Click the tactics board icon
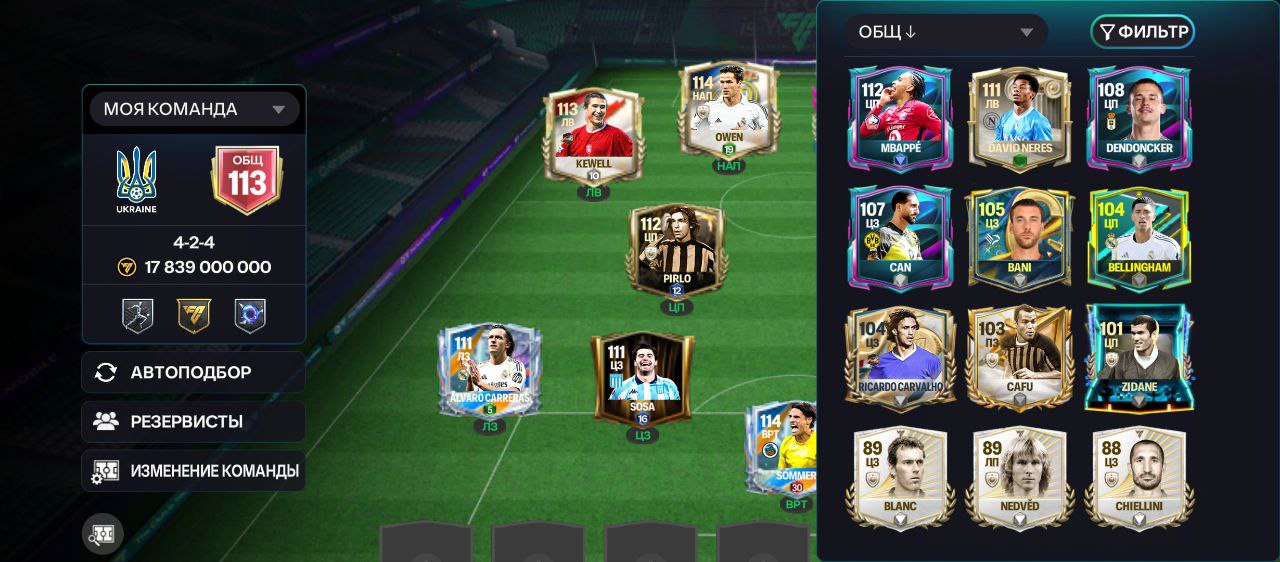Screen dimensions: 1280x562 click(102, 534)
